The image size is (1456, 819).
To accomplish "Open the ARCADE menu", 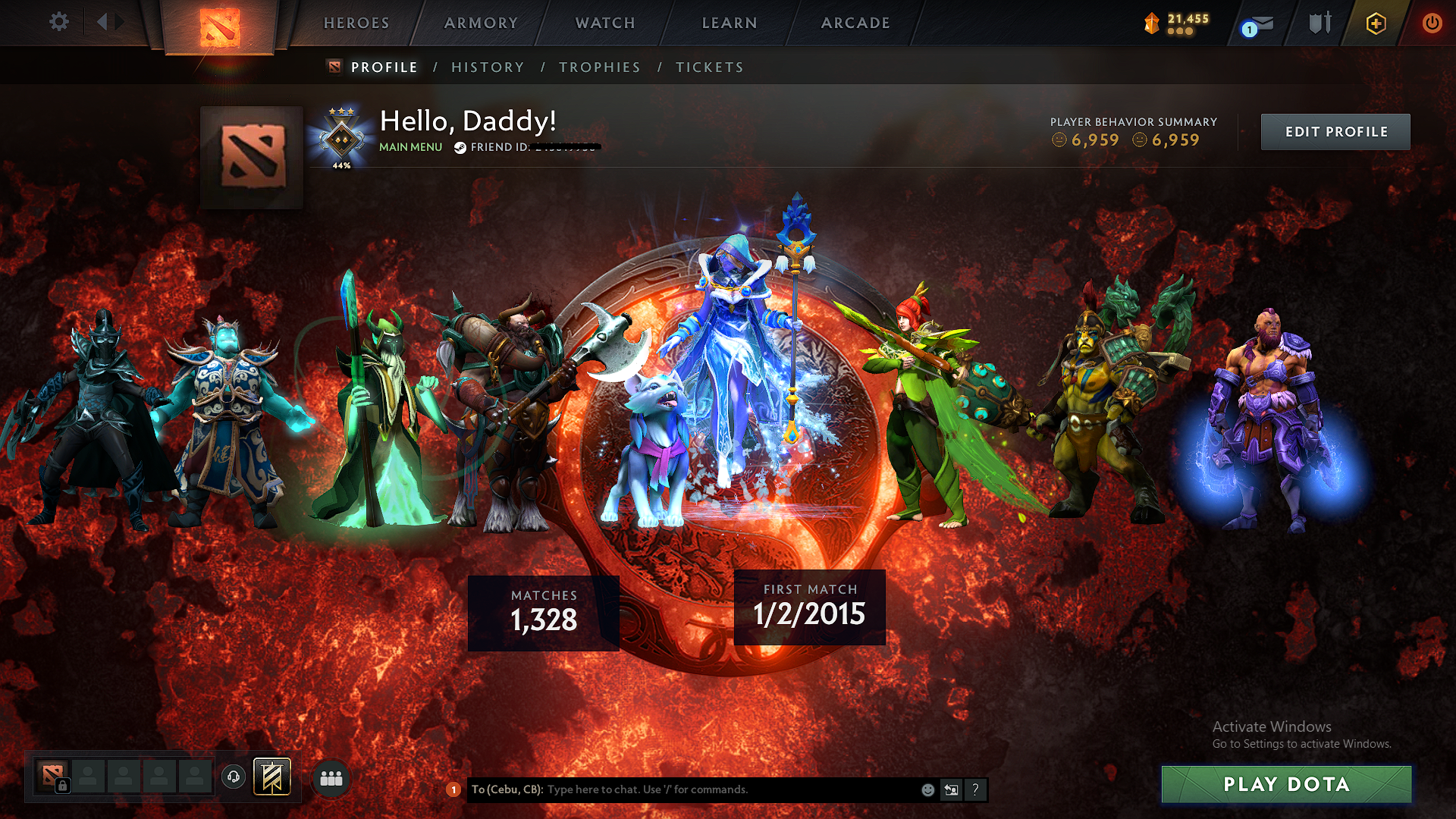I will click(x=855, y=23).
